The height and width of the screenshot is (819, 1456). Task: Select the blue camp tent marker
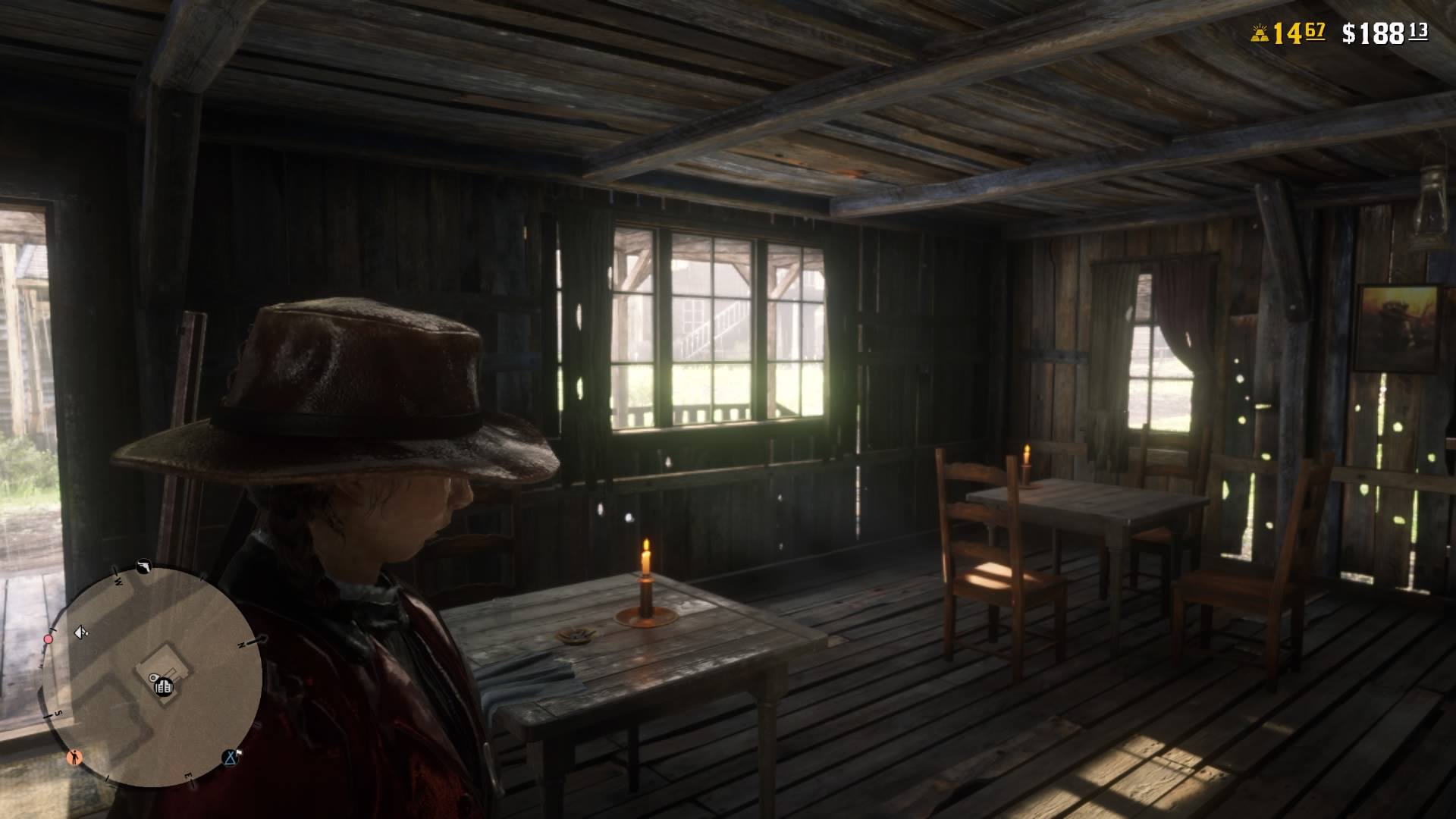pyautogui.click(x=231, y=756)
